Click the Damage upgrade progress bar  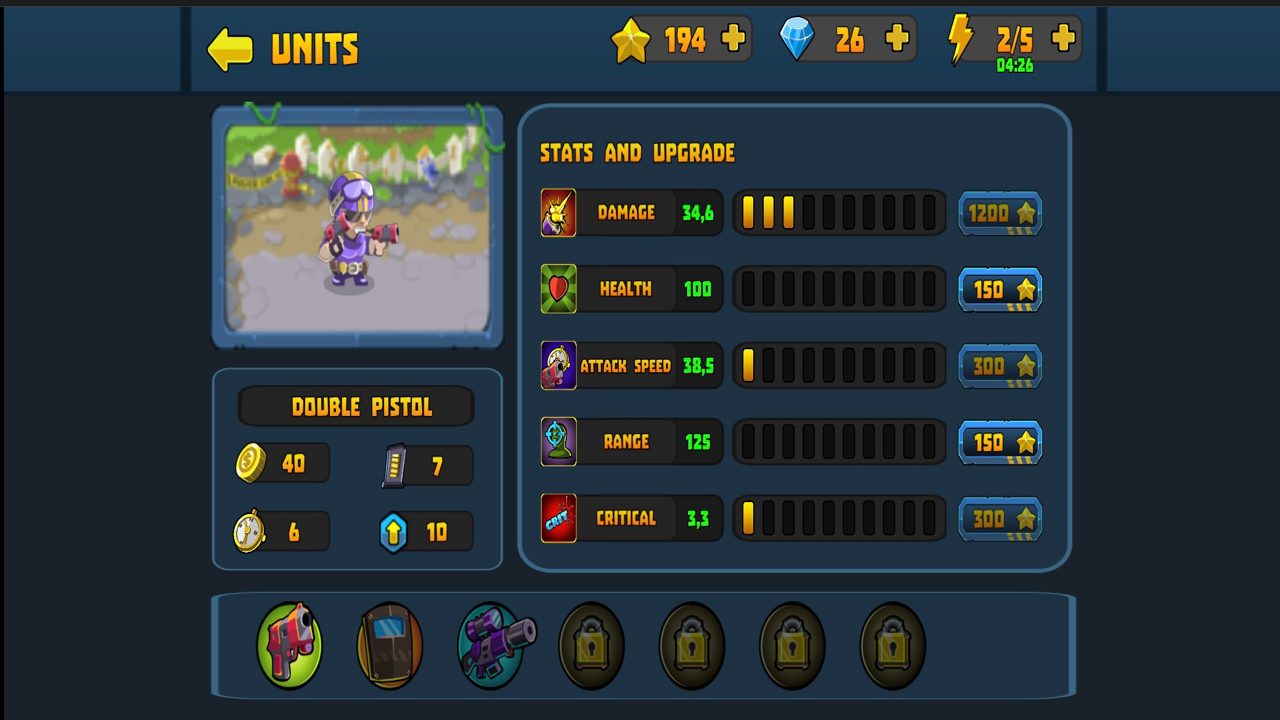click(x=839, y=212)
